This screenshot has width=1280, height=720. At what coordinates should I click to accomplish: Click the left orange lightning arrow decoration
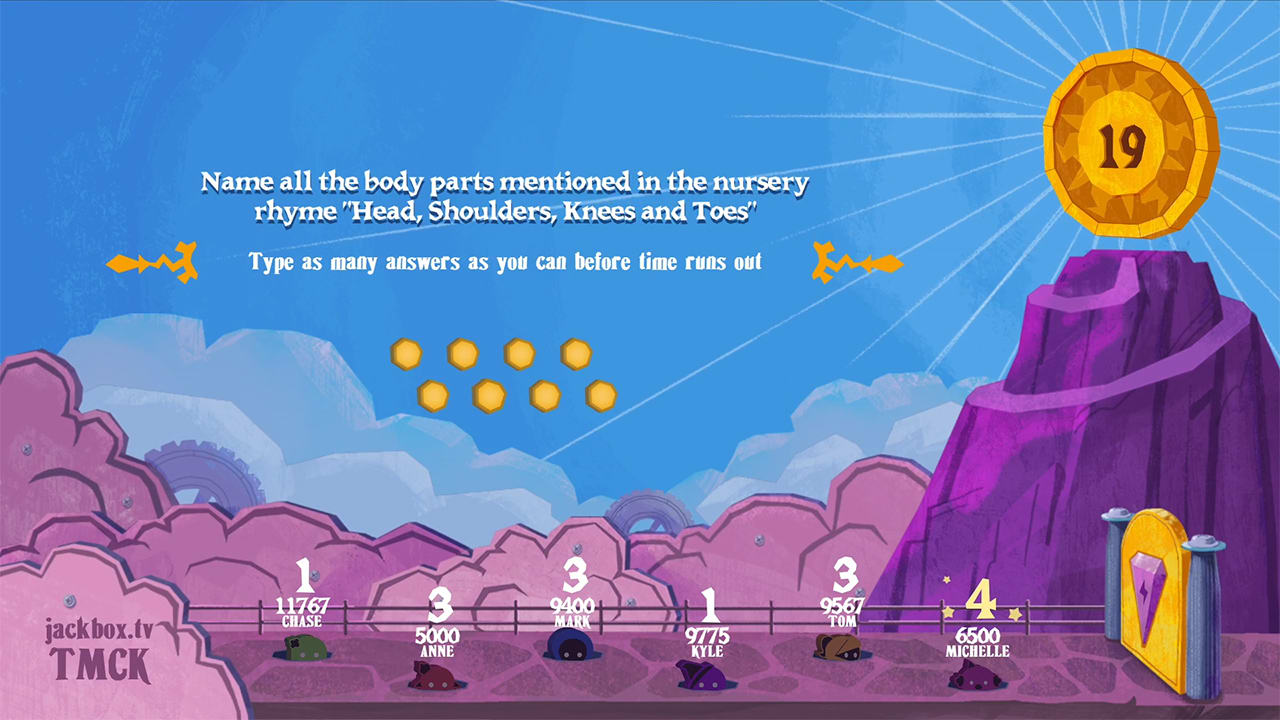click(x=152, y=262)
